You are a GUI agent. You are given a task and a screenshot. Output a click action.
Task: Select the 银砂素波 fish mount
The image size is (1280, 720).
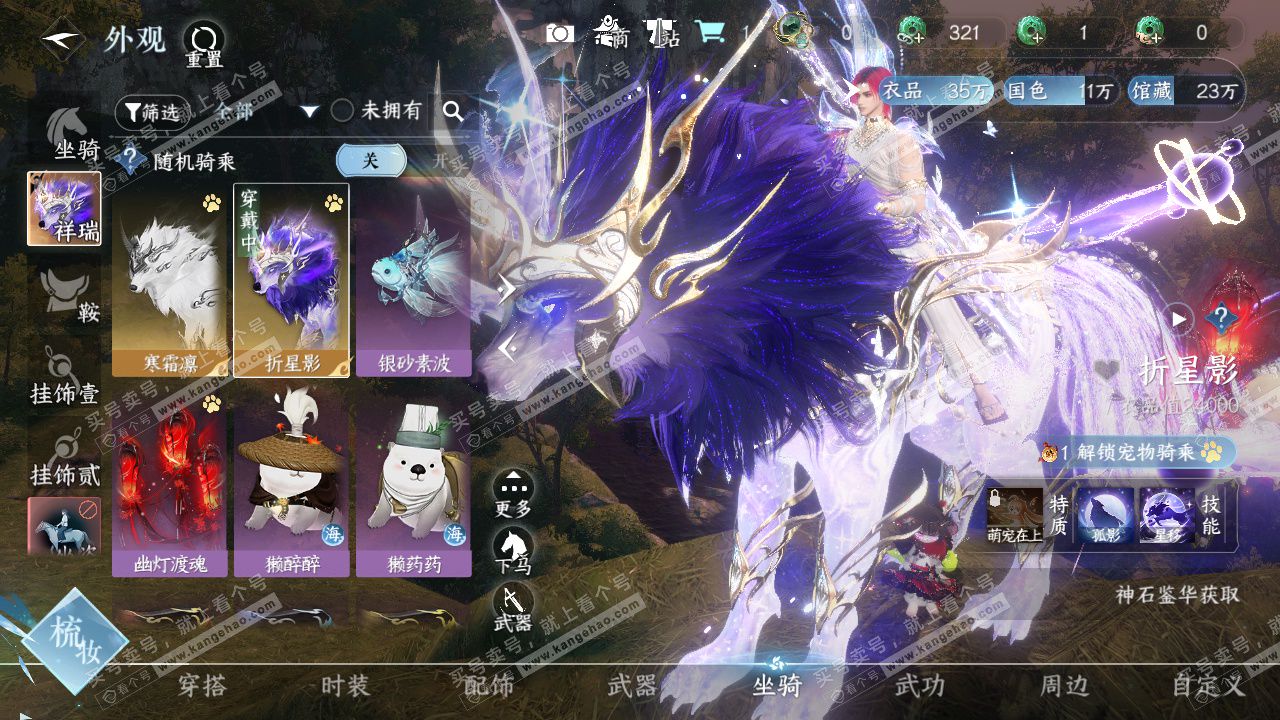[413, 280]
